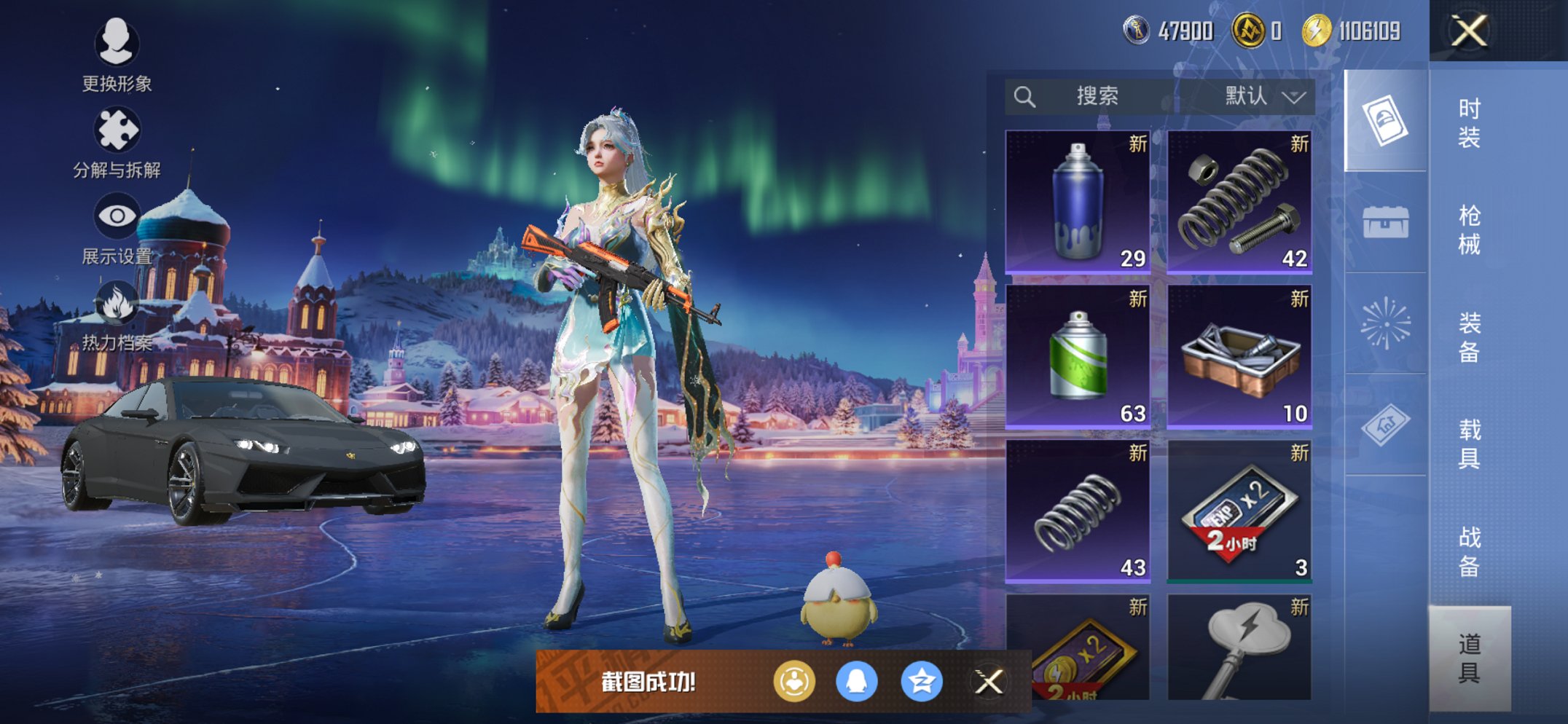The width and height of the screenshot is (1568, 724).
Task: Select the green spray can item
Action: (1078, 356)
